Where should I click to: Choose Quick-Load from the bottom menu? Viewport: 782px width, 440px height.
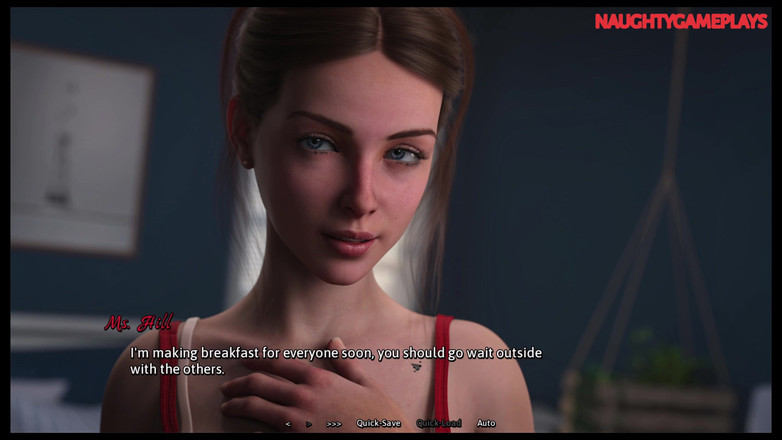pyautogui.click(x=439, y=424)
